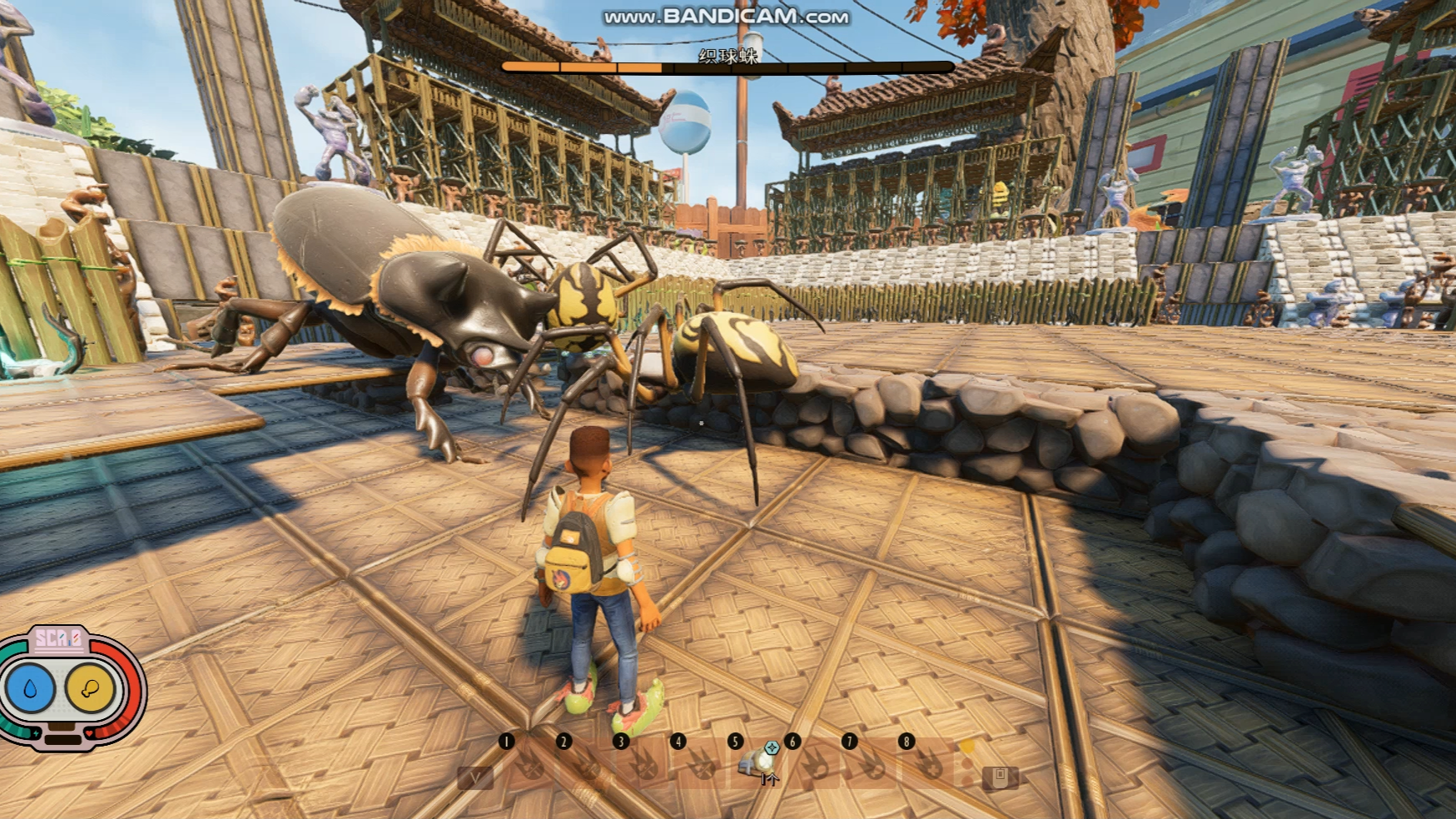Activate empty hotbar slot 8
This screenshot has height=819, width=1456.
click(x=929, y=765)
